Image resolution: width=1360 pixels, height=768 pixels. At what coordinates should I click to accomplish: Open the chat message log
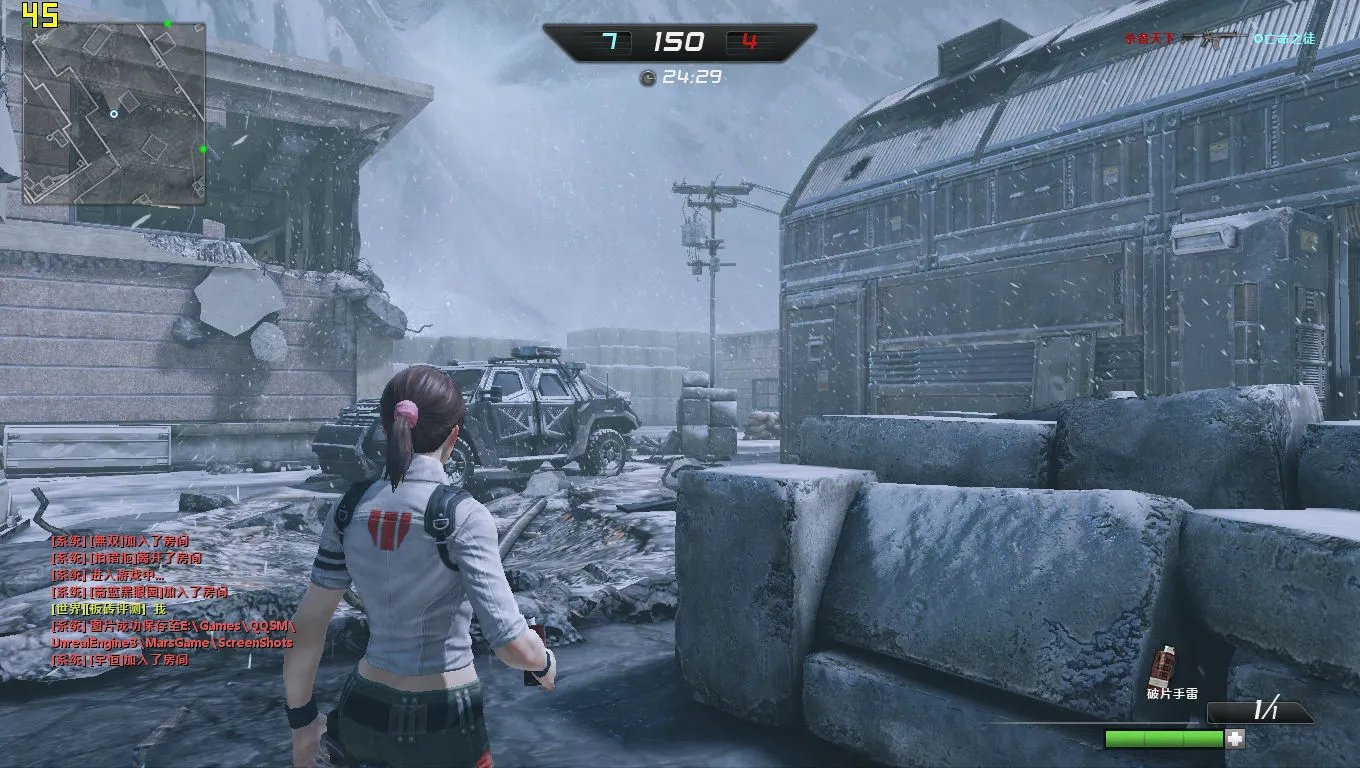[x=172, y=600]
